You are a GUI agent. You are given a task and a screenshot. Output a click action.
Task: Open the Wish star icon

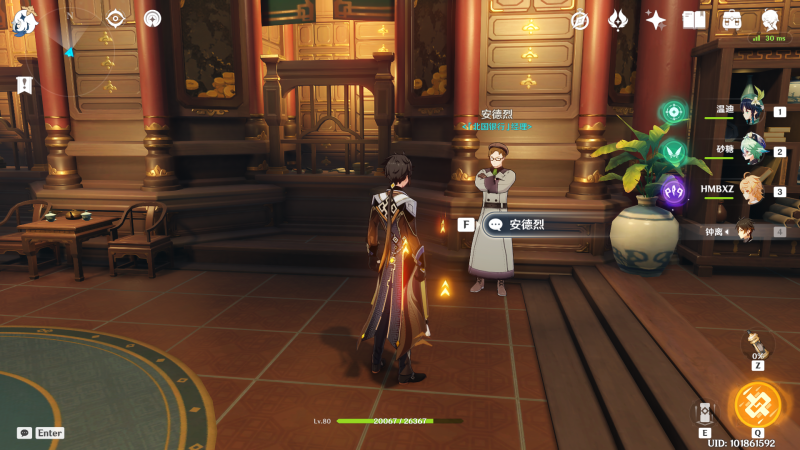tap(655, 19)
